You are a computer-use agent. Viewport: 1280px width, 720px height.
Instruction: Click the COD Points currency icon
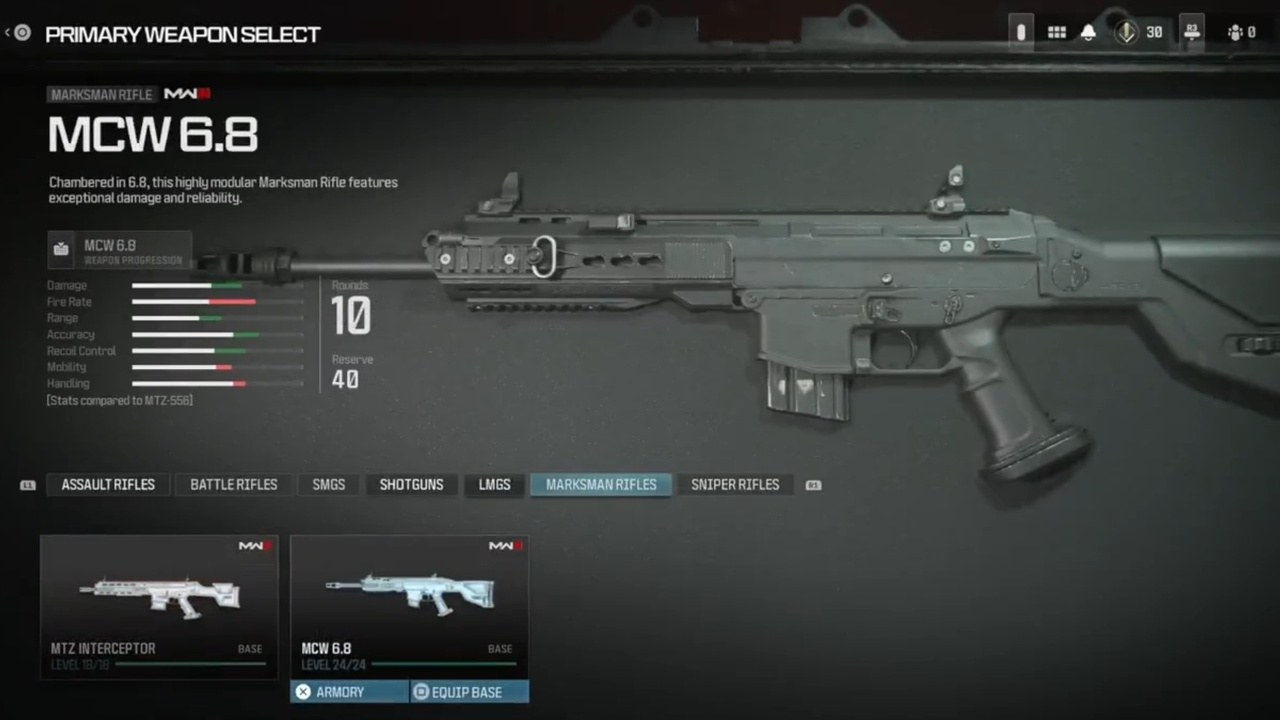1126,32
